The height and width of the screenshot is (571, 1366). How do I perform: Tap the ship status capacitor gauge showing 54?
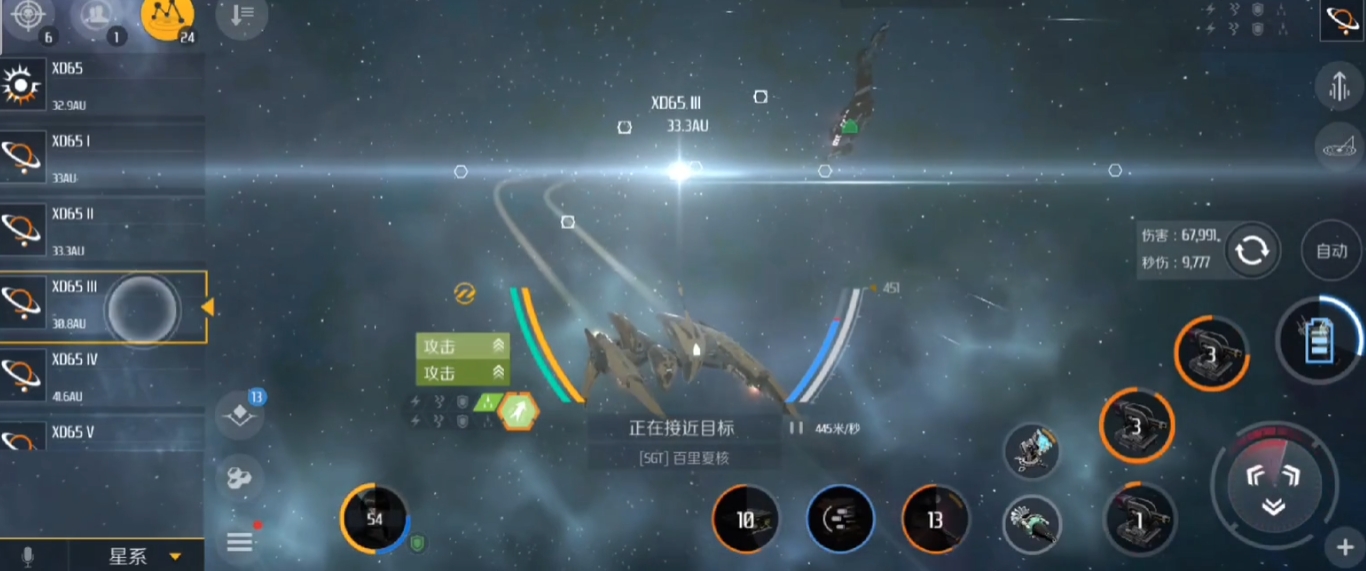pos(375,518)
